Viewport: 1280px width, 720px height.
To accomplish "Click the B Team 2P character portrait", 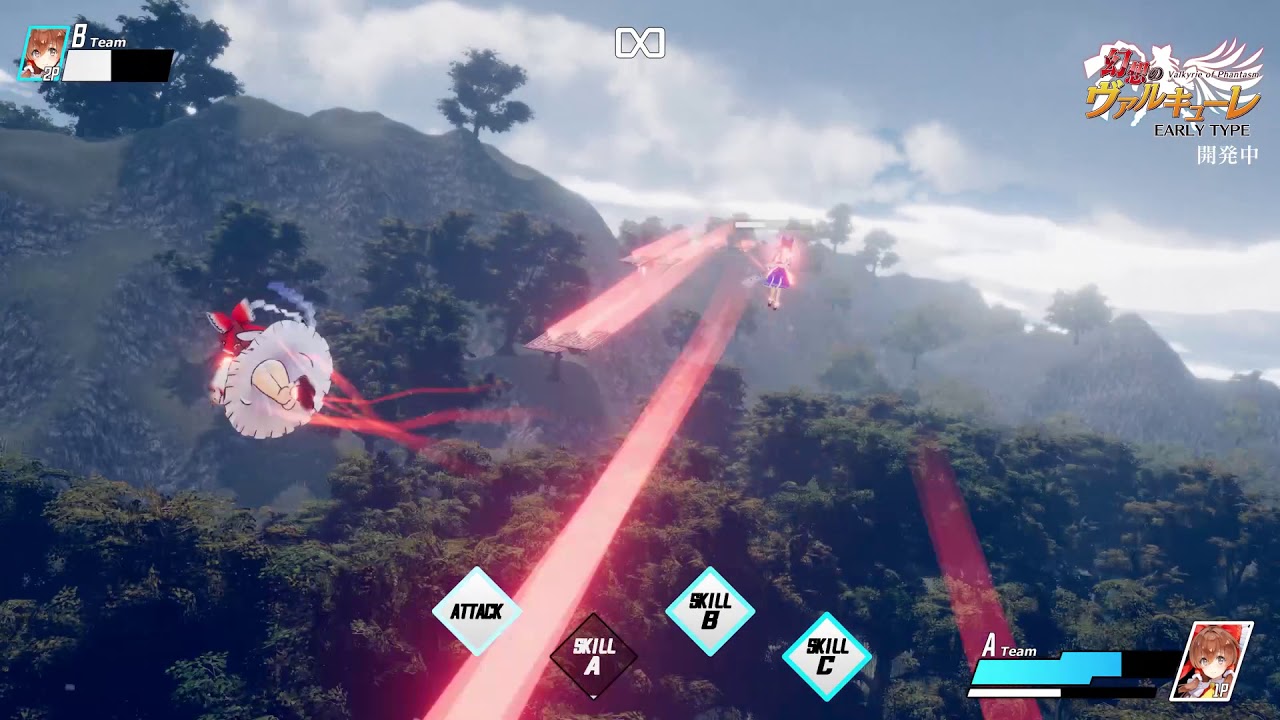I will (x=42, y=53).
